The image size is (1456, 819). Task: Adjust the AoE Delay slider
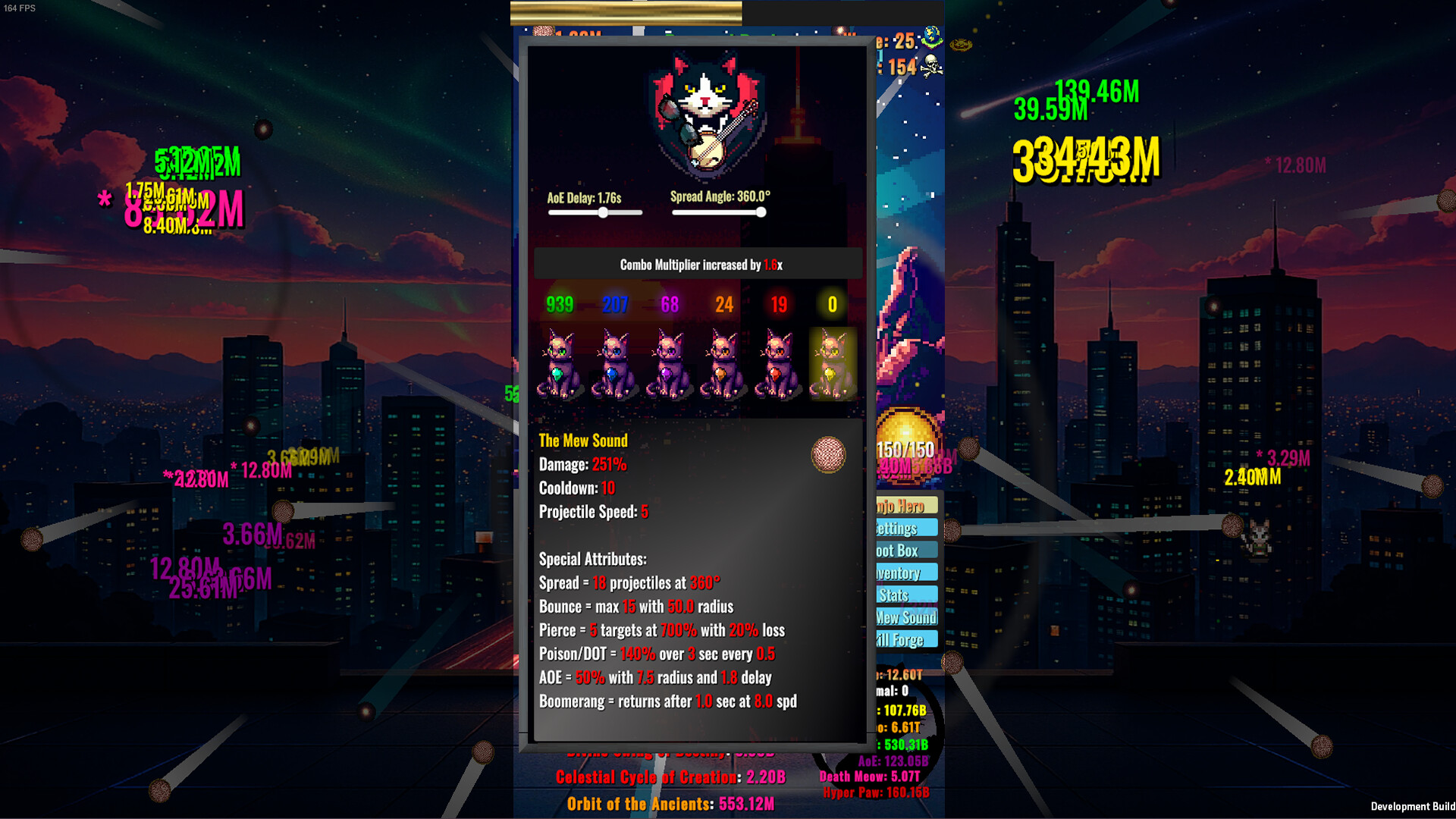click(x=603, y=213)
